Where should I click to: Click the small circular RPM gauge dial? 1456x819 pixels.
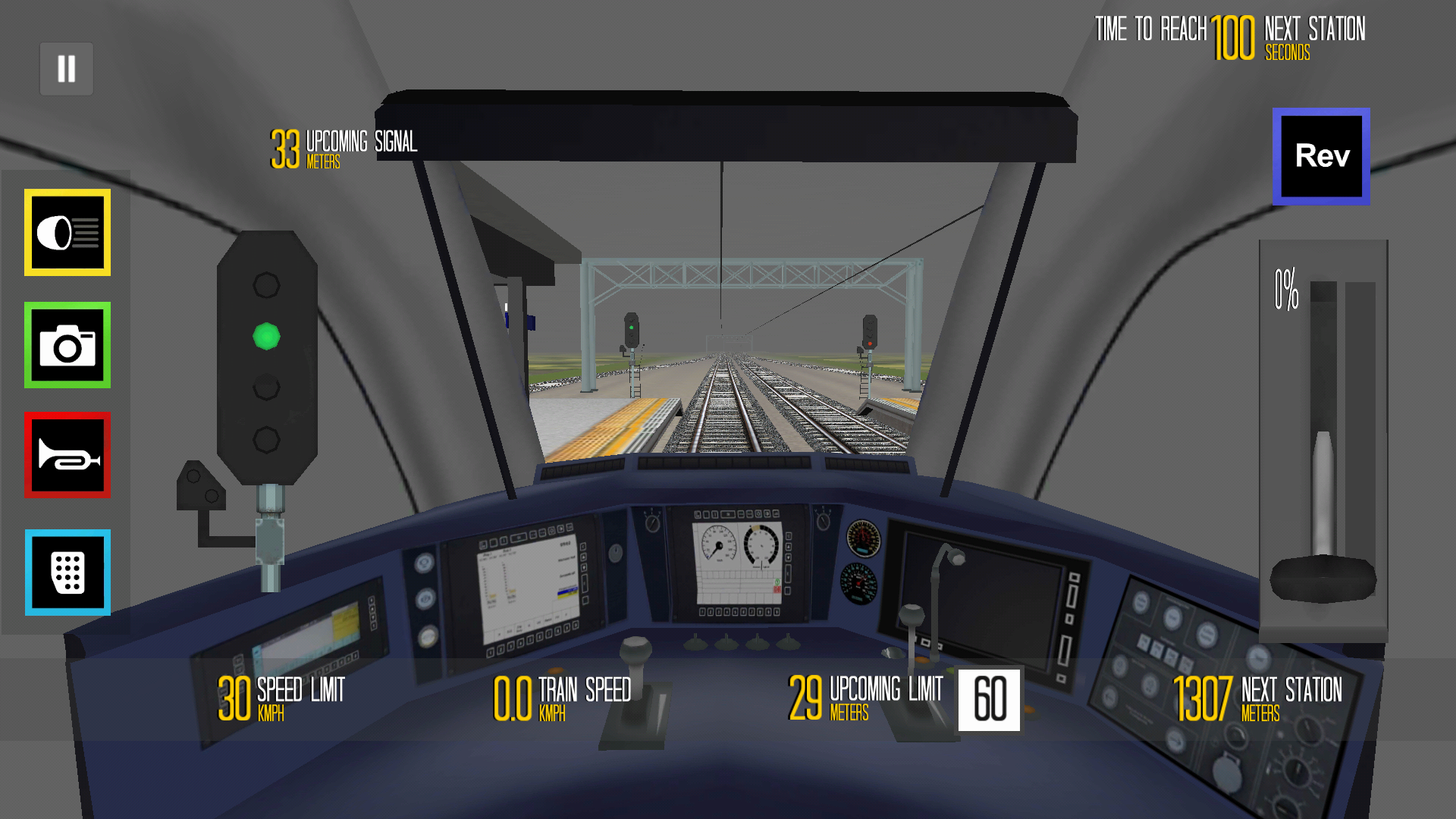863,539
